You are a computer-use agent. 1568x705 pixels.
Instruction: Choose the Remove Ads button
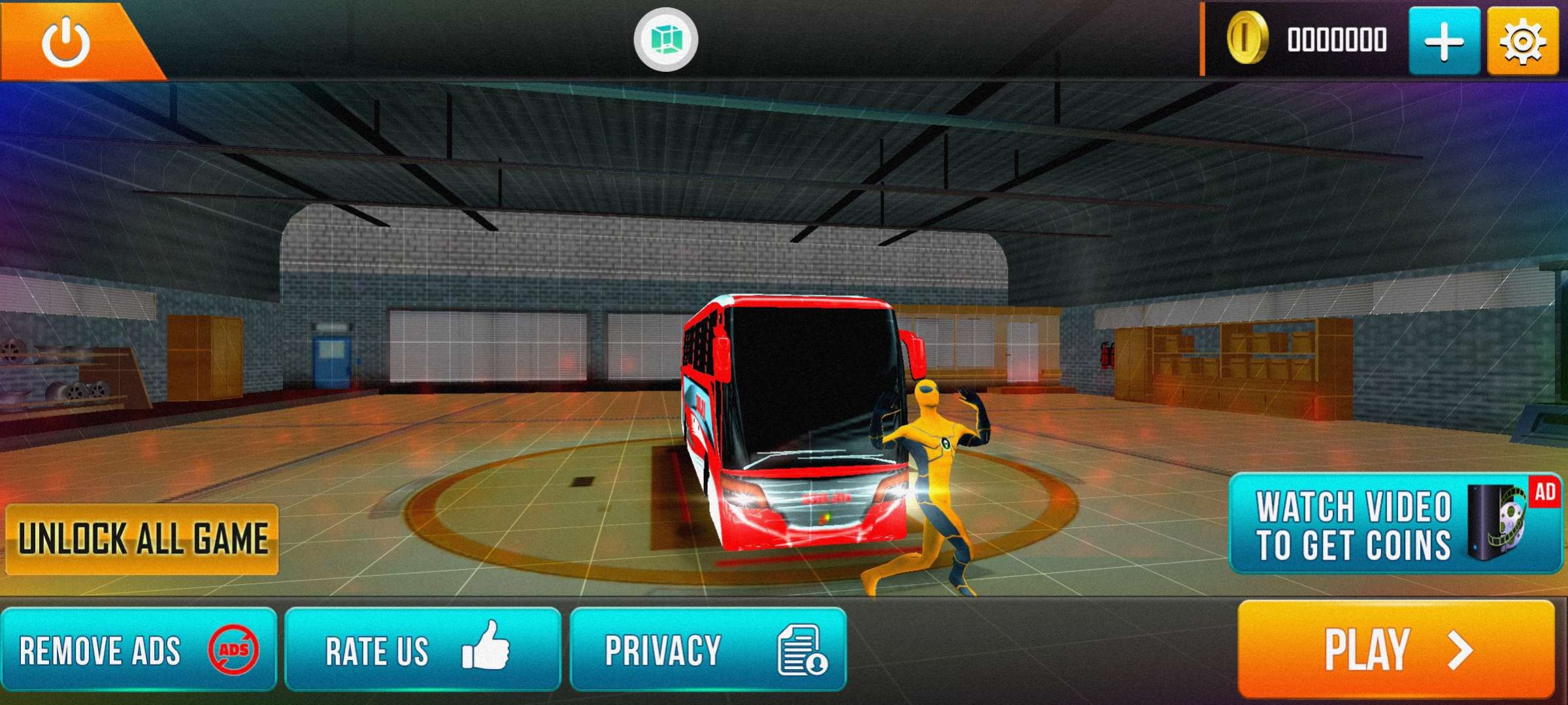139,649
